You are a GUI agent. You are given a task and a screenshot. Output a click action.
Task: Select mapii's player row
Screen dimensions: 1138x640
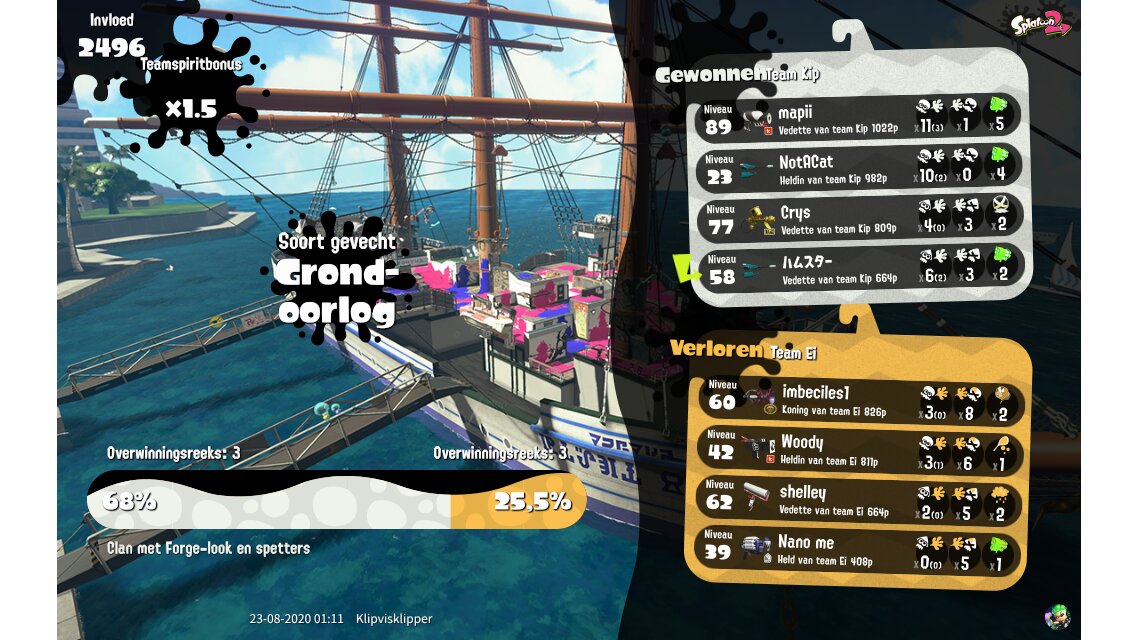(x=858, y=118)
